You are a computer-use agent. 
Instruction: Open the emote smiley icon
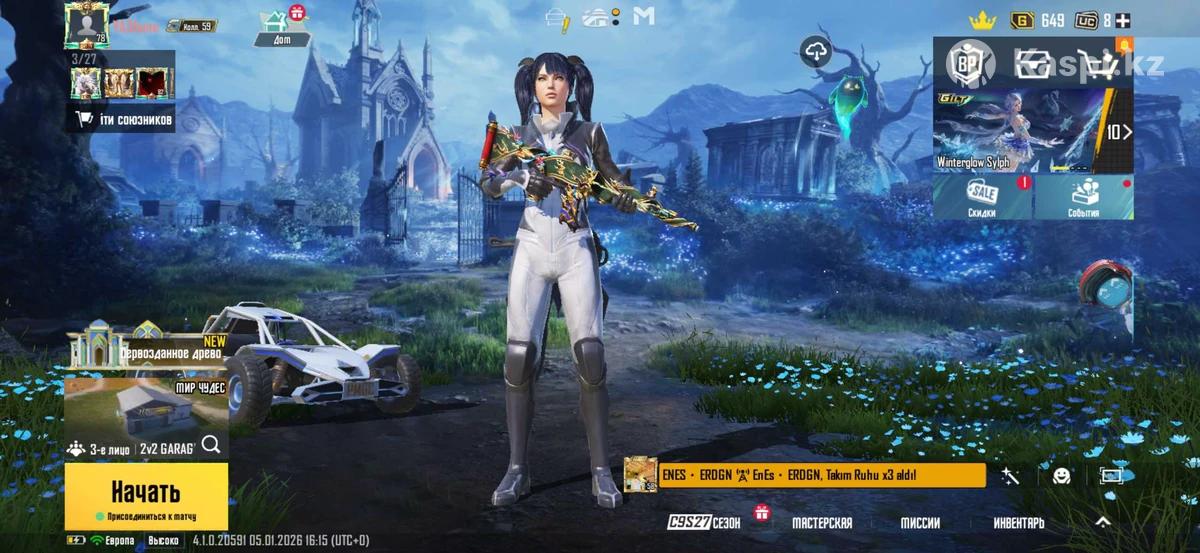click(x=1062, y=477)
